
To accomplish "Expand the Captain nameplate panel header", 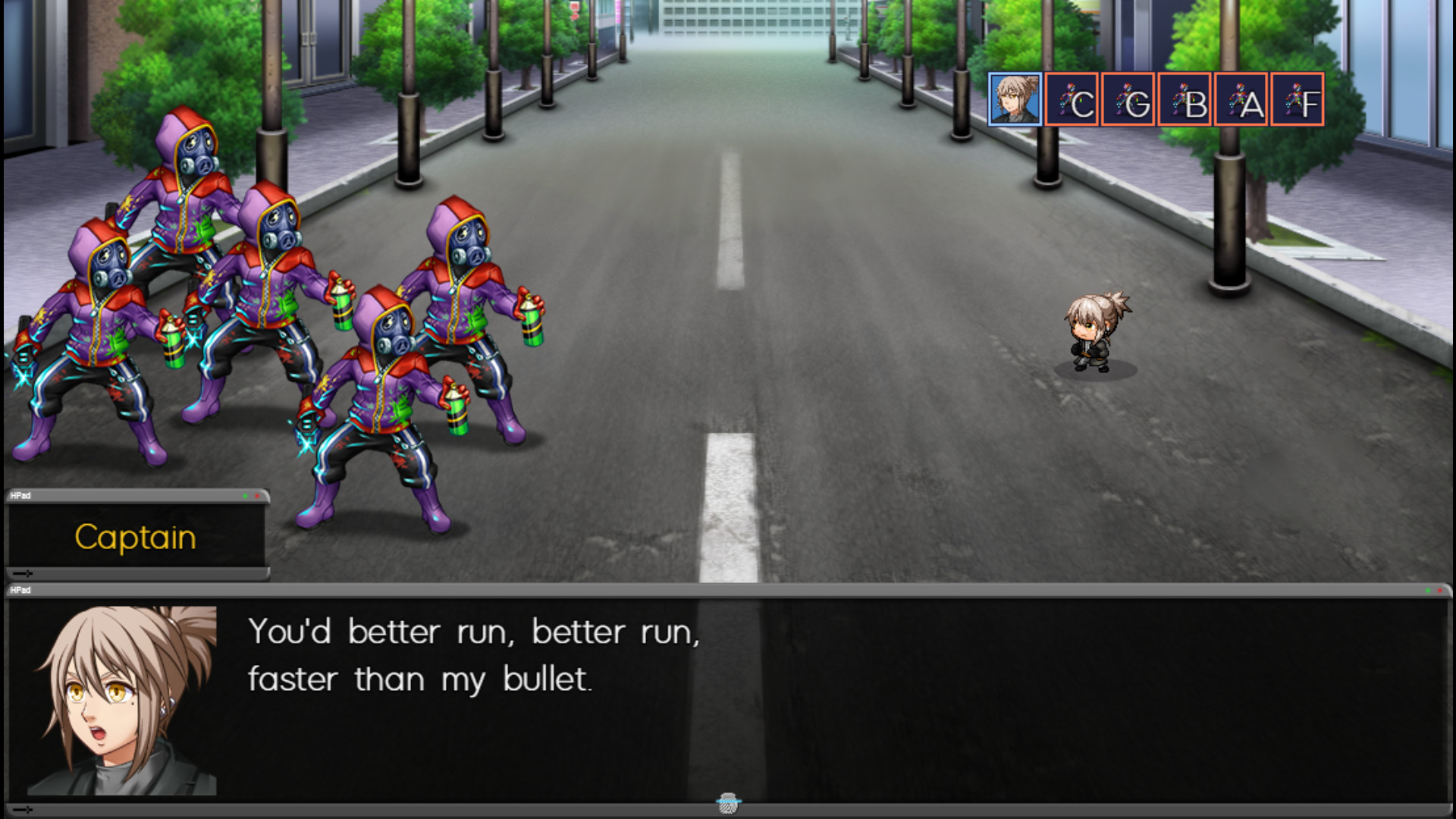I will [x=136, y=496].
